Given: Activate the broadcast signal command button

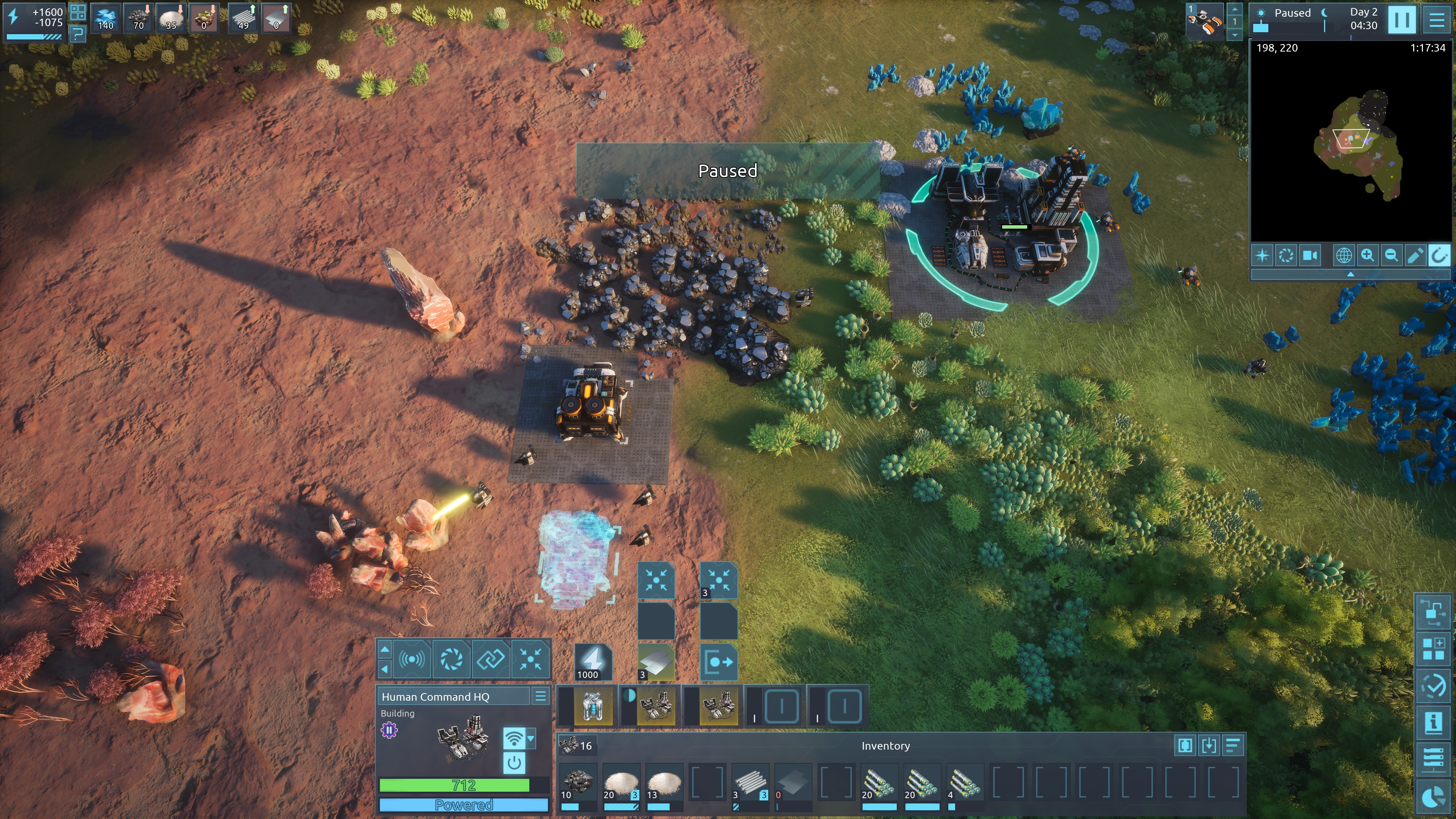Looking at the screenshot, I should [x=412, y=659].
